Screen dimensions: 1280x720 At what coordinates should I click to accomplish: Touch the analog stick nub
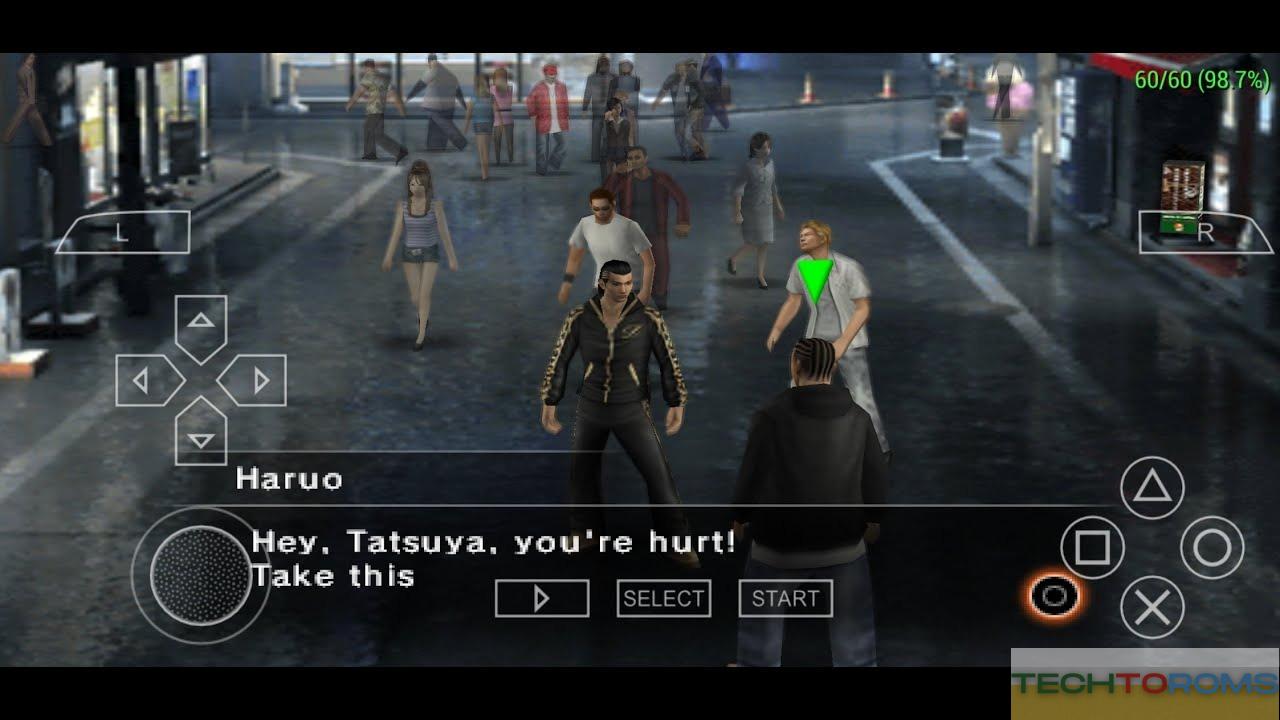(x=199, y=574)
